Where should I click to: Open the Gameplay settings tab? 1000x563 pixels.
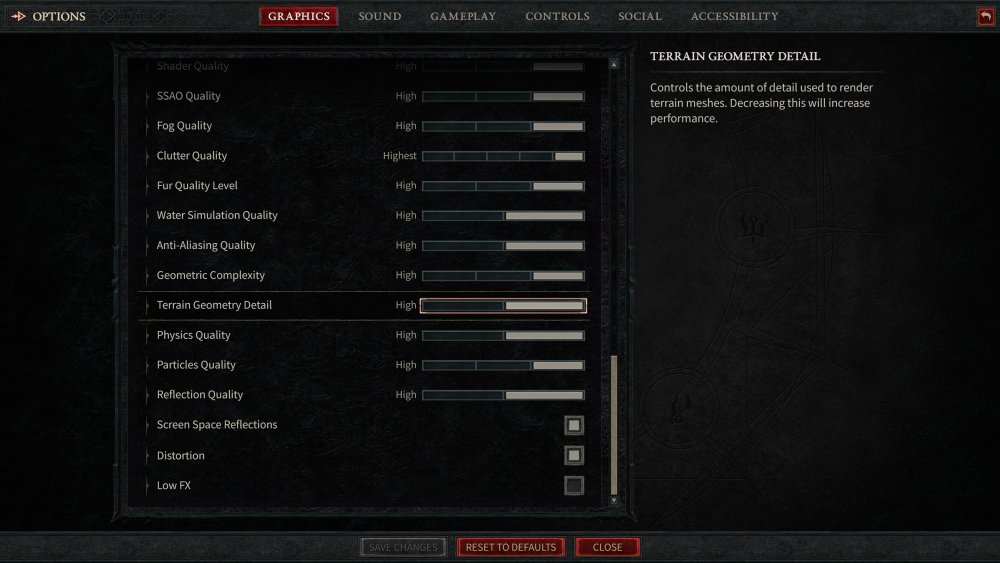pyautogui.click(x=463, y=16)
